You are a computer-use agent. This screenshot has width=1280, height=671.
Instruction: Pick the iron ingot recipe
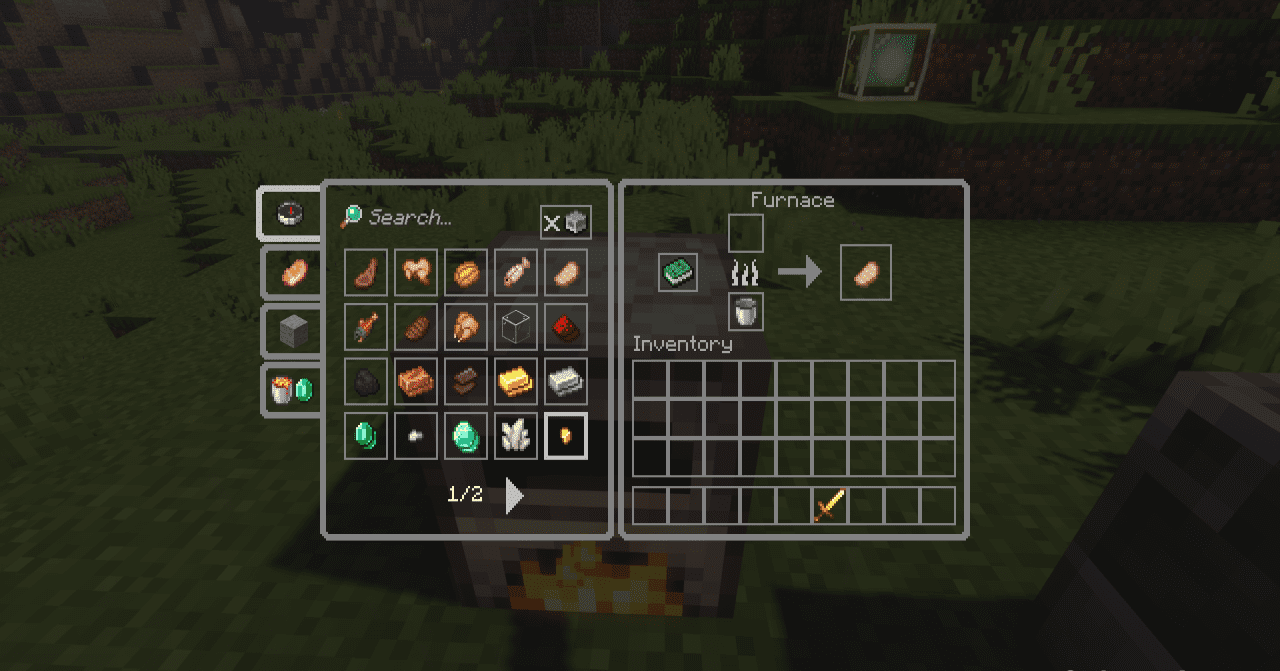tap(566, 381)
